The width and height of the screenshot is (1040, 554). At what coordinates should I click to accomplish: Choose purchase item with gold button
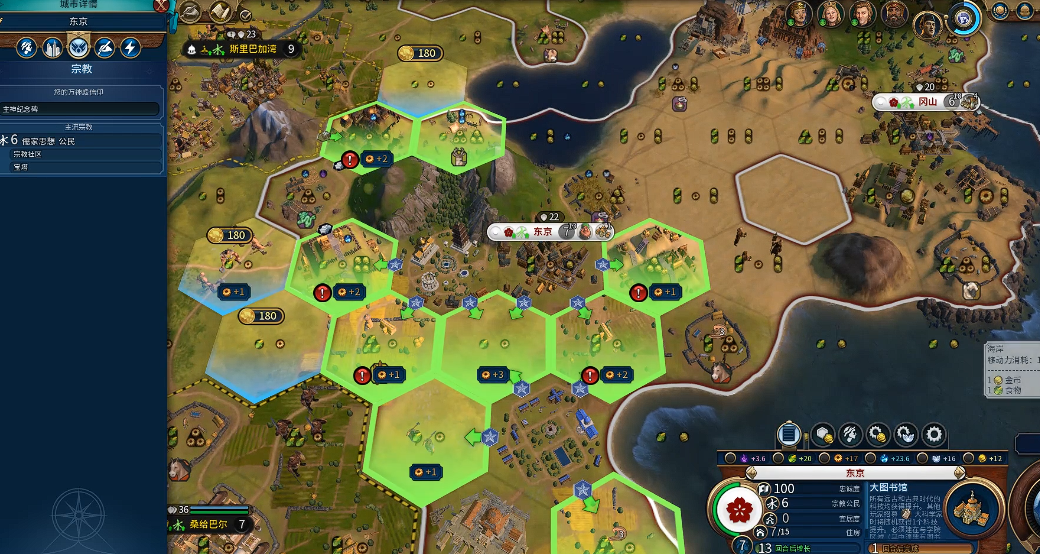click(878, 434)
